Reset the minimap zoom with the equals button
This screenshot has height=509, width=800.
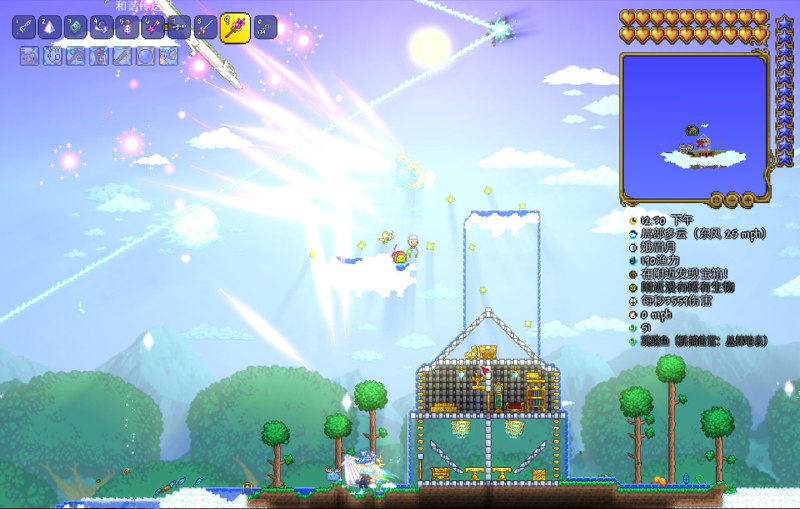716,200
